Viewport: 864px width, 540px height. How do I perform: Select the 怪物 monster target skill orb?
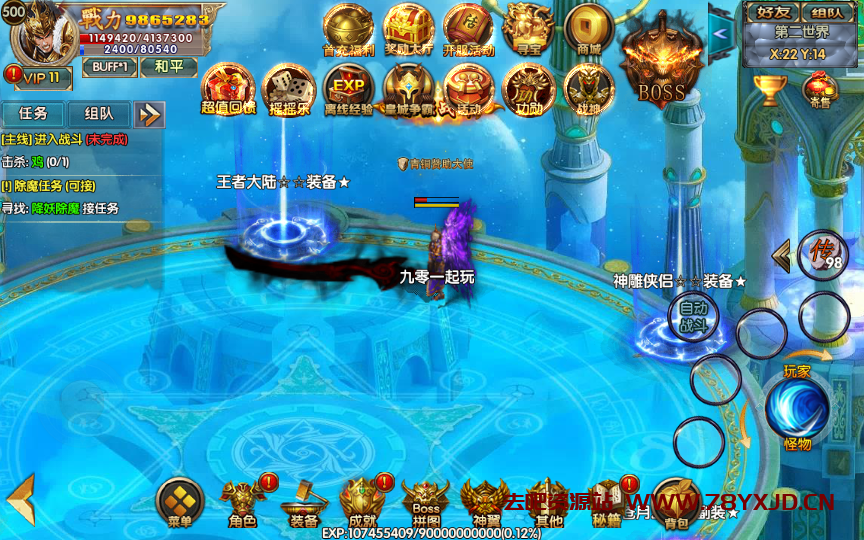(797, 411)
